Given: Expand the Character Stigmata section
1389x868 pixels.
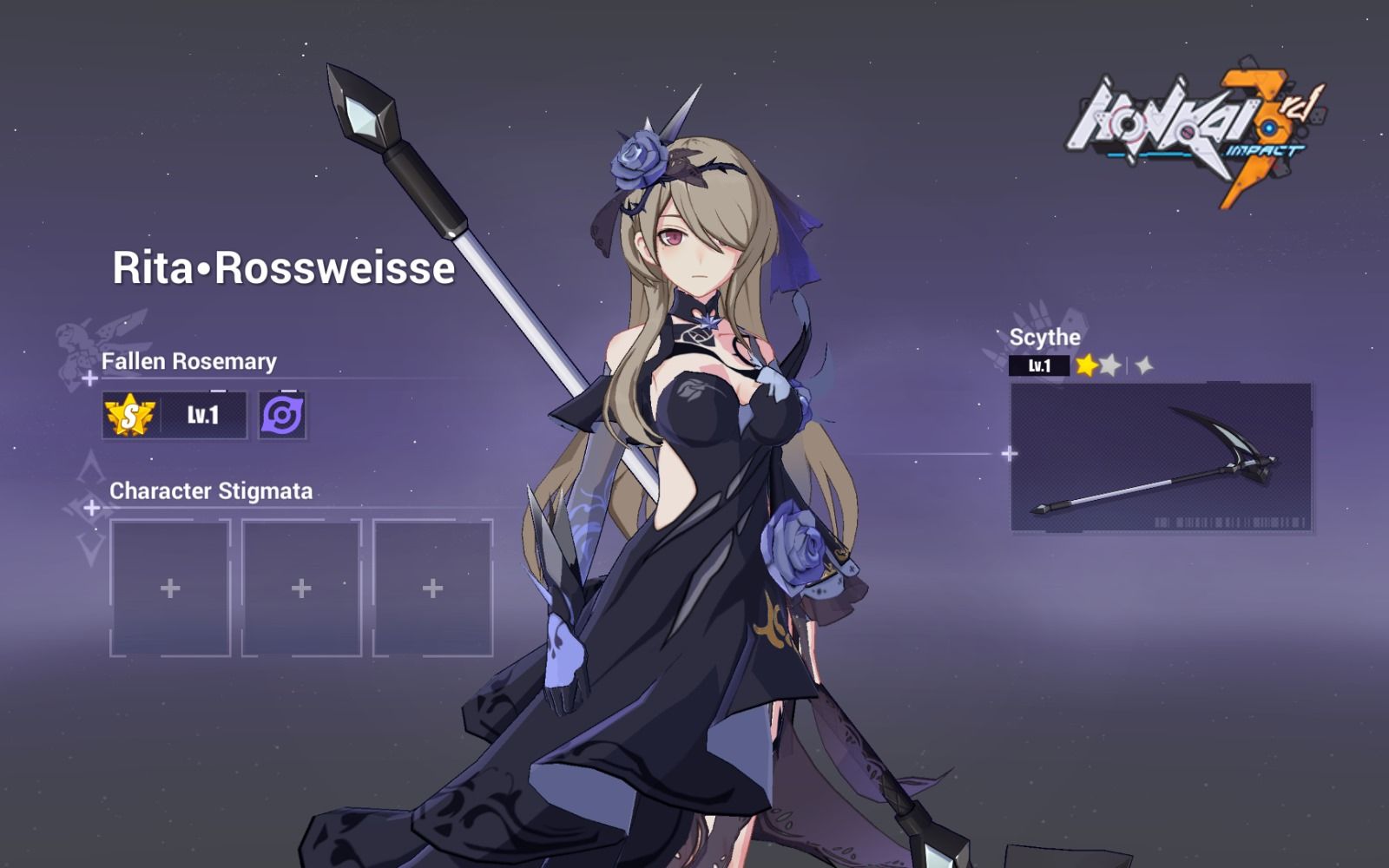Looking at the screenshot, I should pyautogui.click(x=210, y=490).
